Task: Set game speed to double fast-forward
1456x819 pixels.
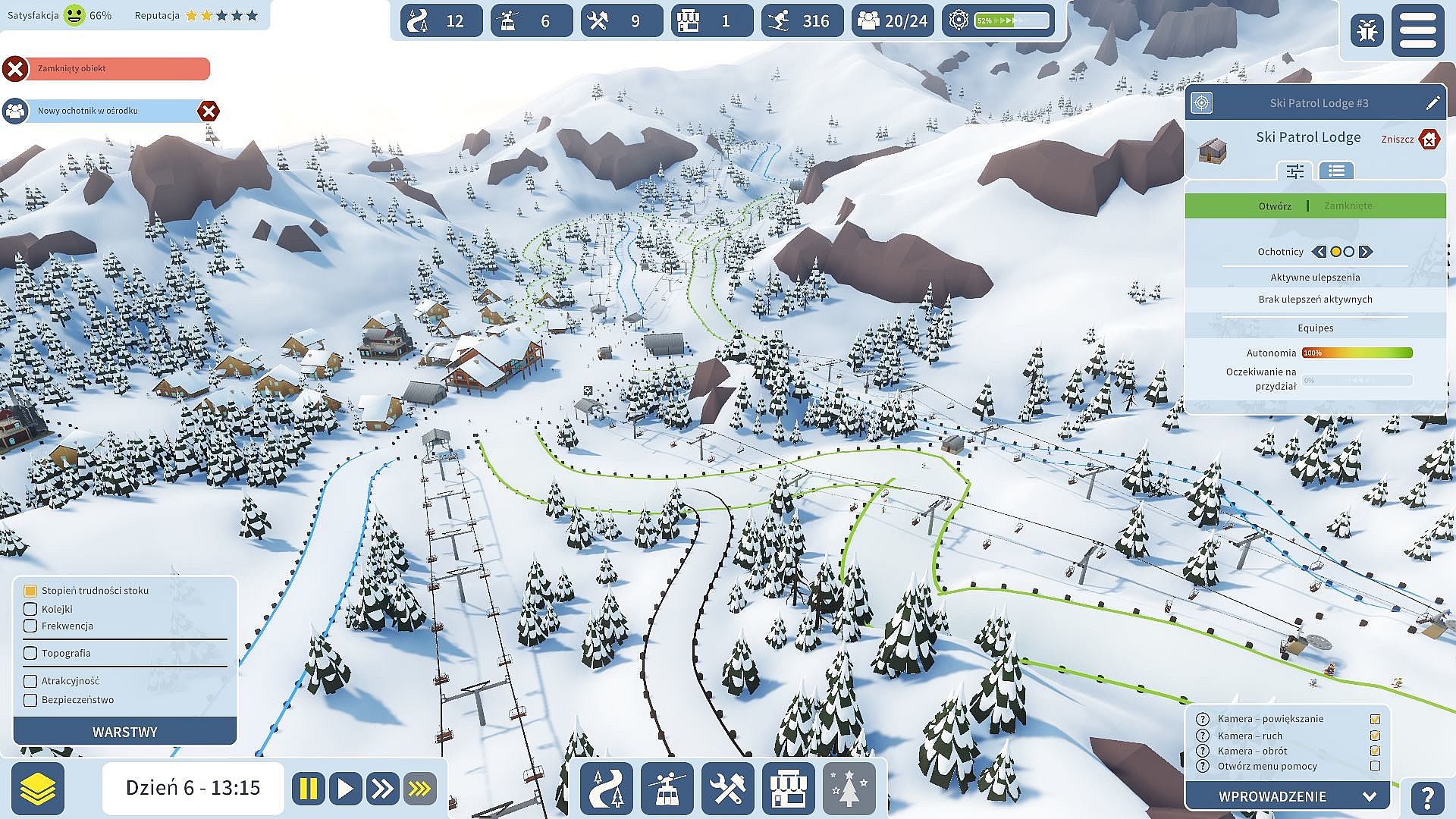Action: [x=381, y=789]
